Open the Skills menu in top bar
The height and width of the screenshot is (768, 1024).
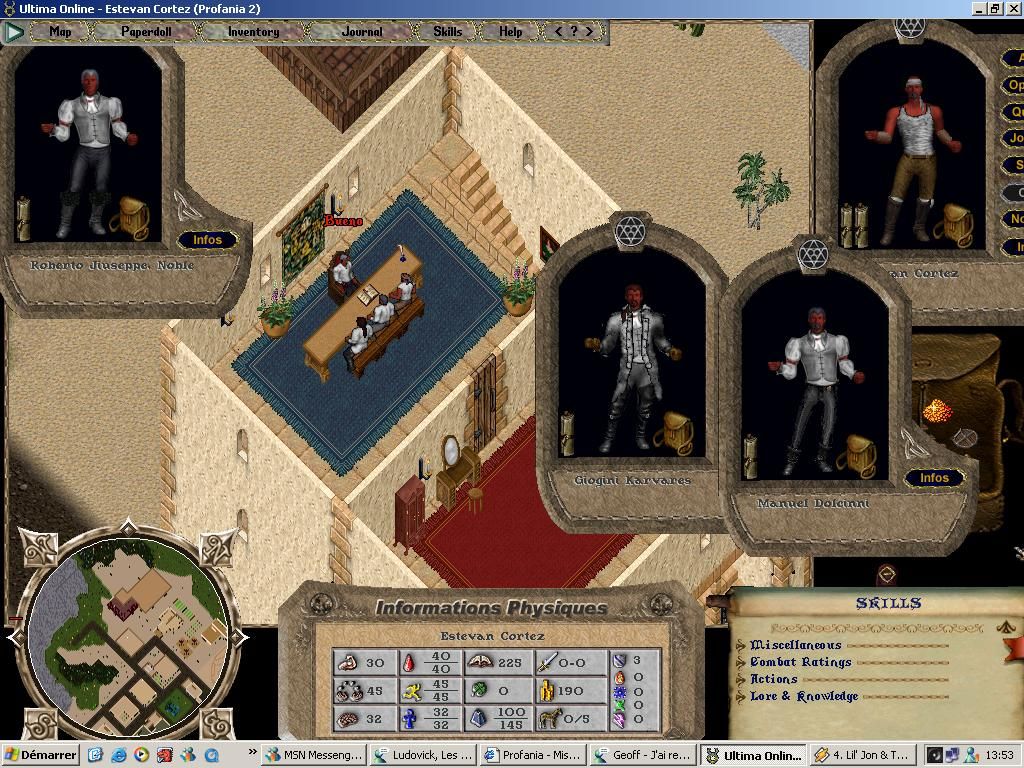(x=447, y=31)
